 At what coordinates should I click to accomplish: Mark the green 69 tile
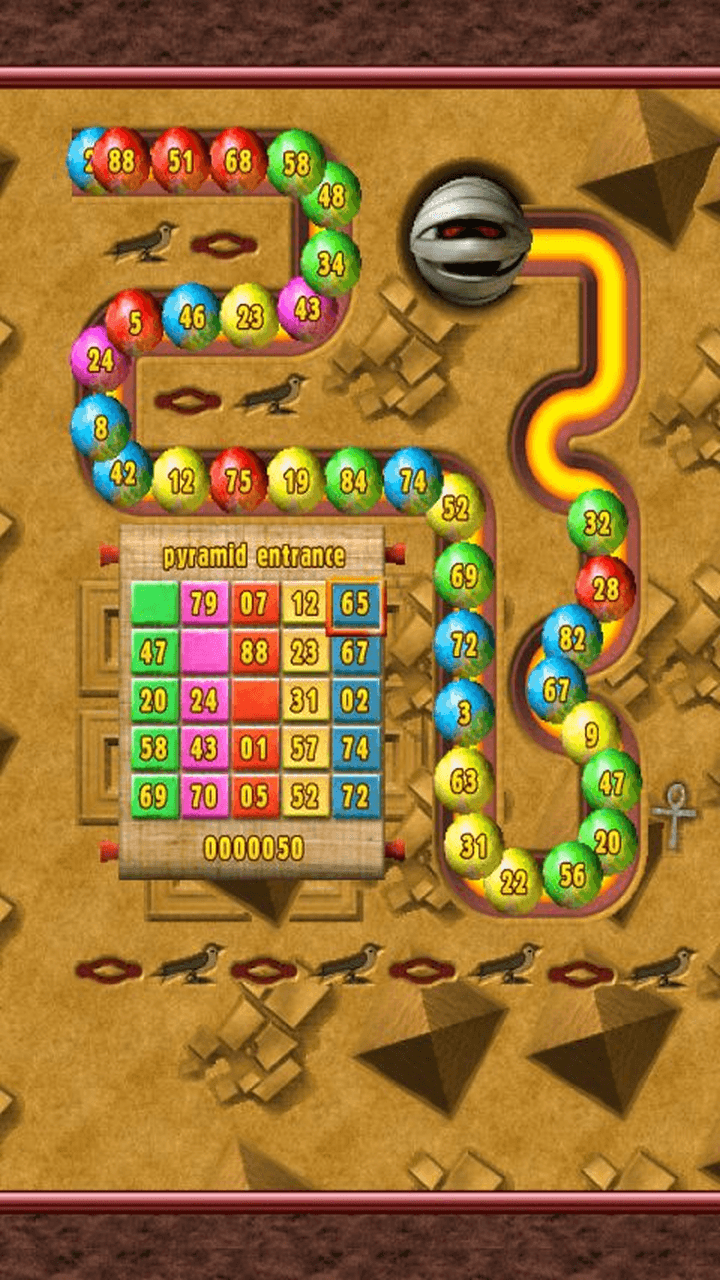154,796
